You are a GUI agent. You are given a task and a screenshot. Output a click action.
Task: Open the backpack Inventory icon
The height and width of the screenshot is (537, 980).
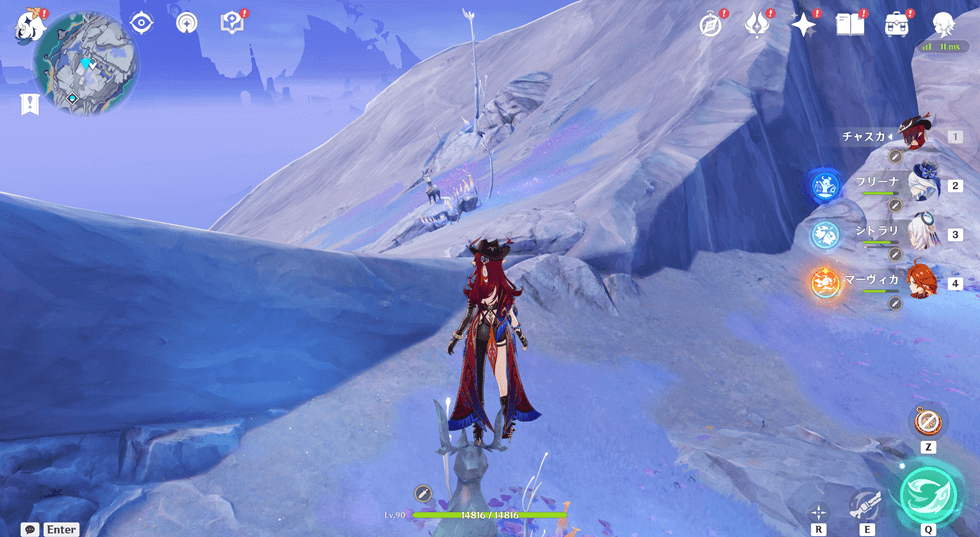896,25
